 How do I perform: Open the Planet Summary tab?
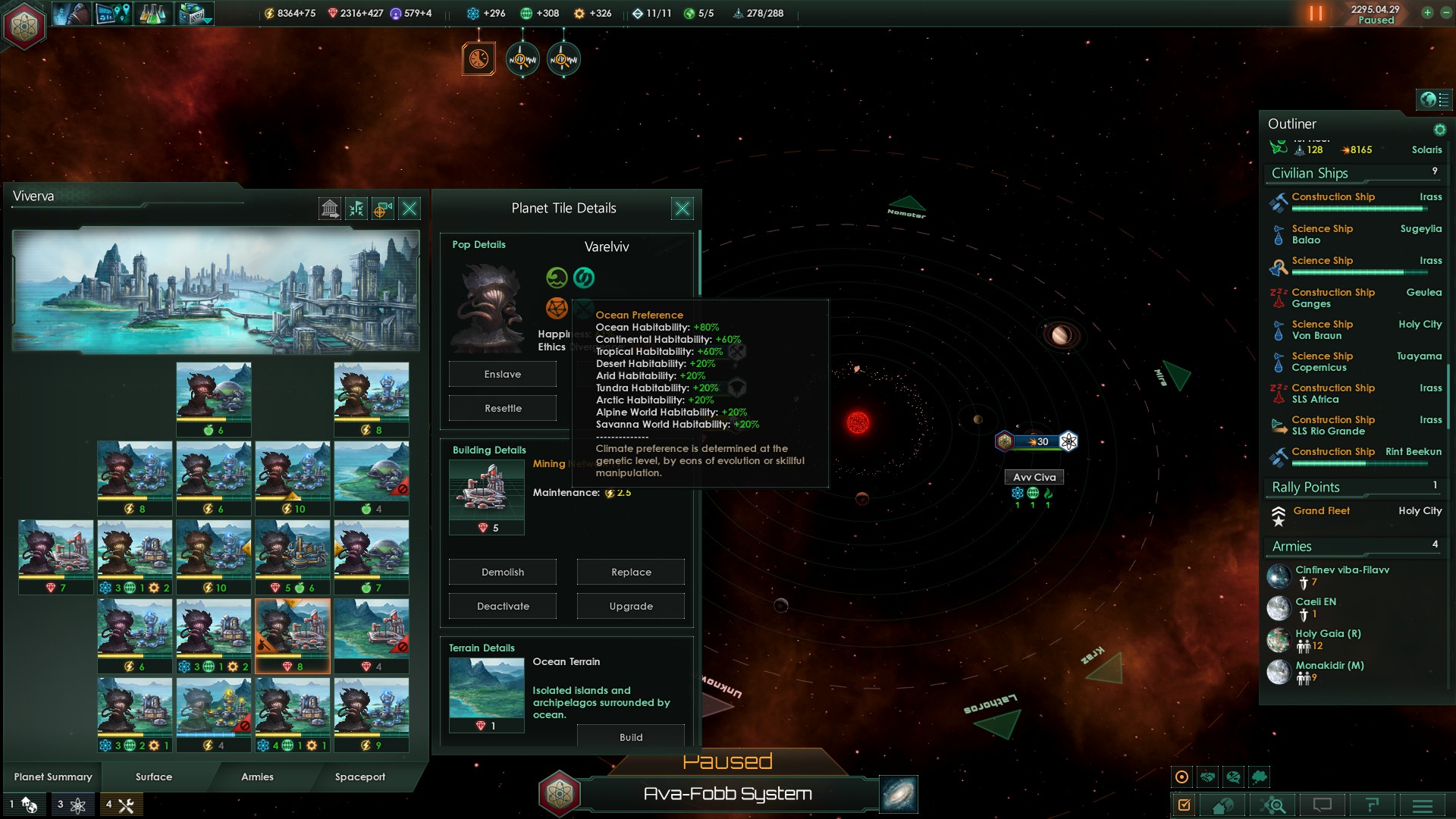click(x=53, y=777)
